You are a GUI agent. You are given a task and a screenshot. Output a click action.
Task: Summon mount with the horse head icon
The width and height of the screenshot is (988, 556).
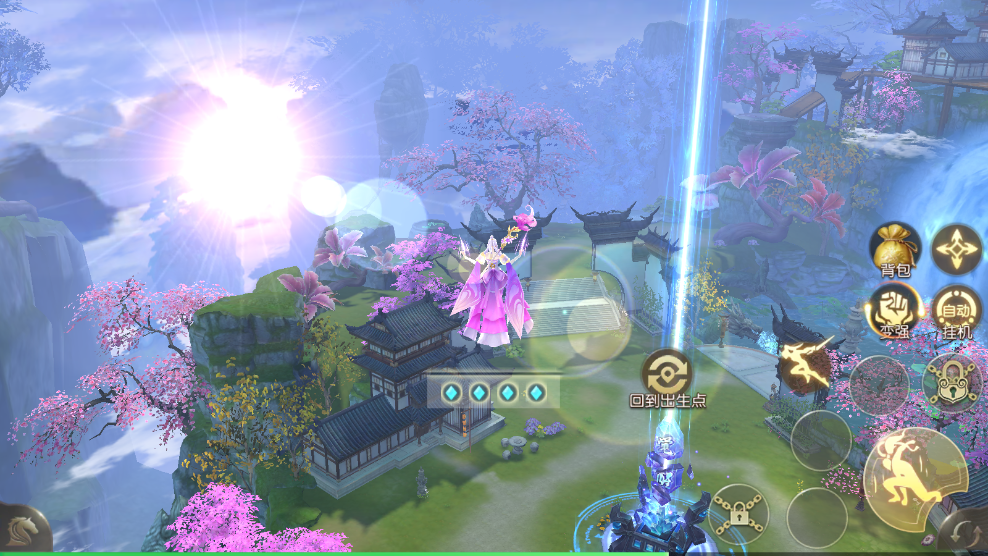tap(22, 530)
